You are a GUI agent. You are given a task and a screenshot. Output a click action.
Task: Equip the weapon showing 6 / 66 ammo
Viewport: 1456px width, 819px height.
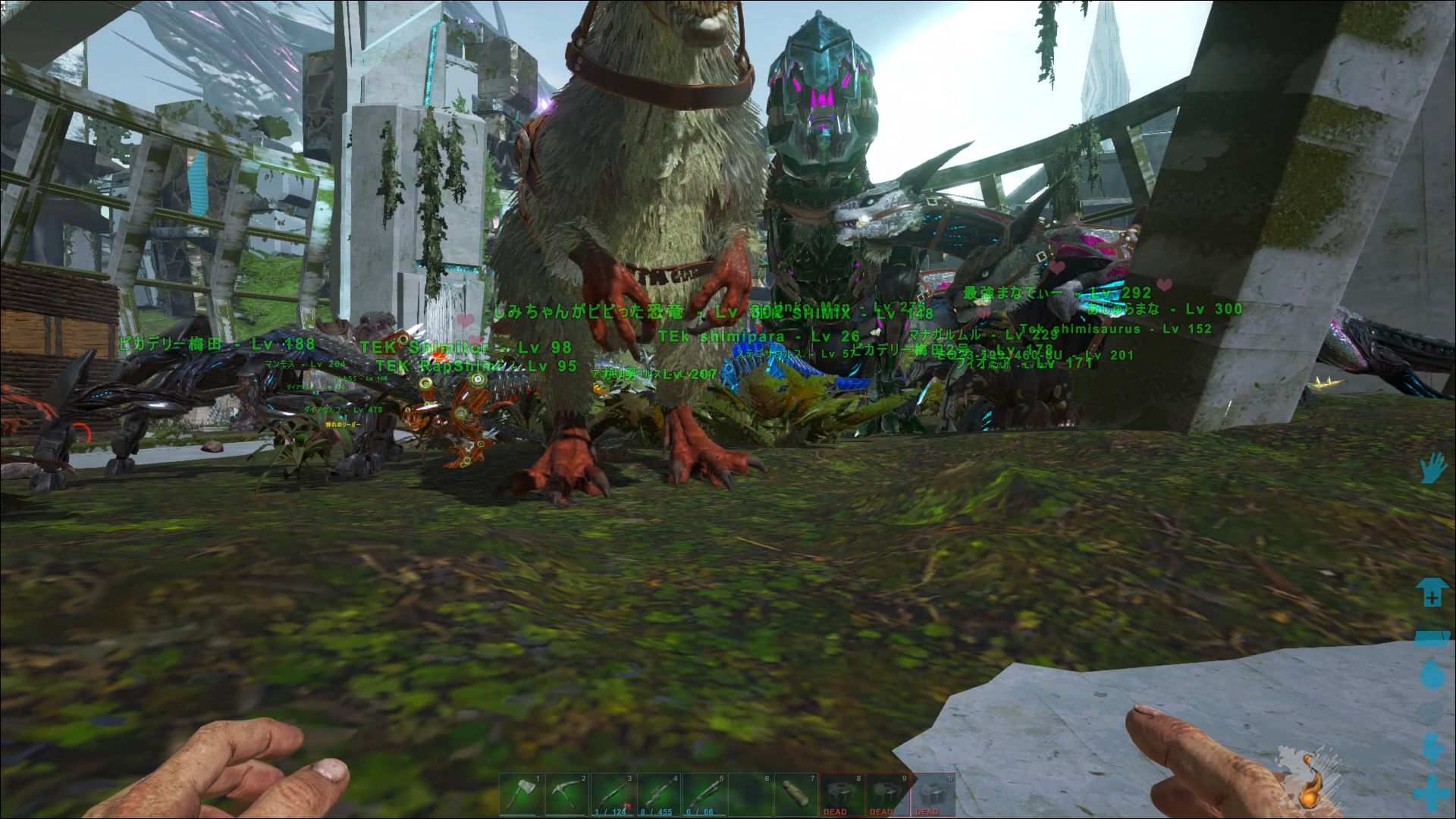[x=704, y=795]
